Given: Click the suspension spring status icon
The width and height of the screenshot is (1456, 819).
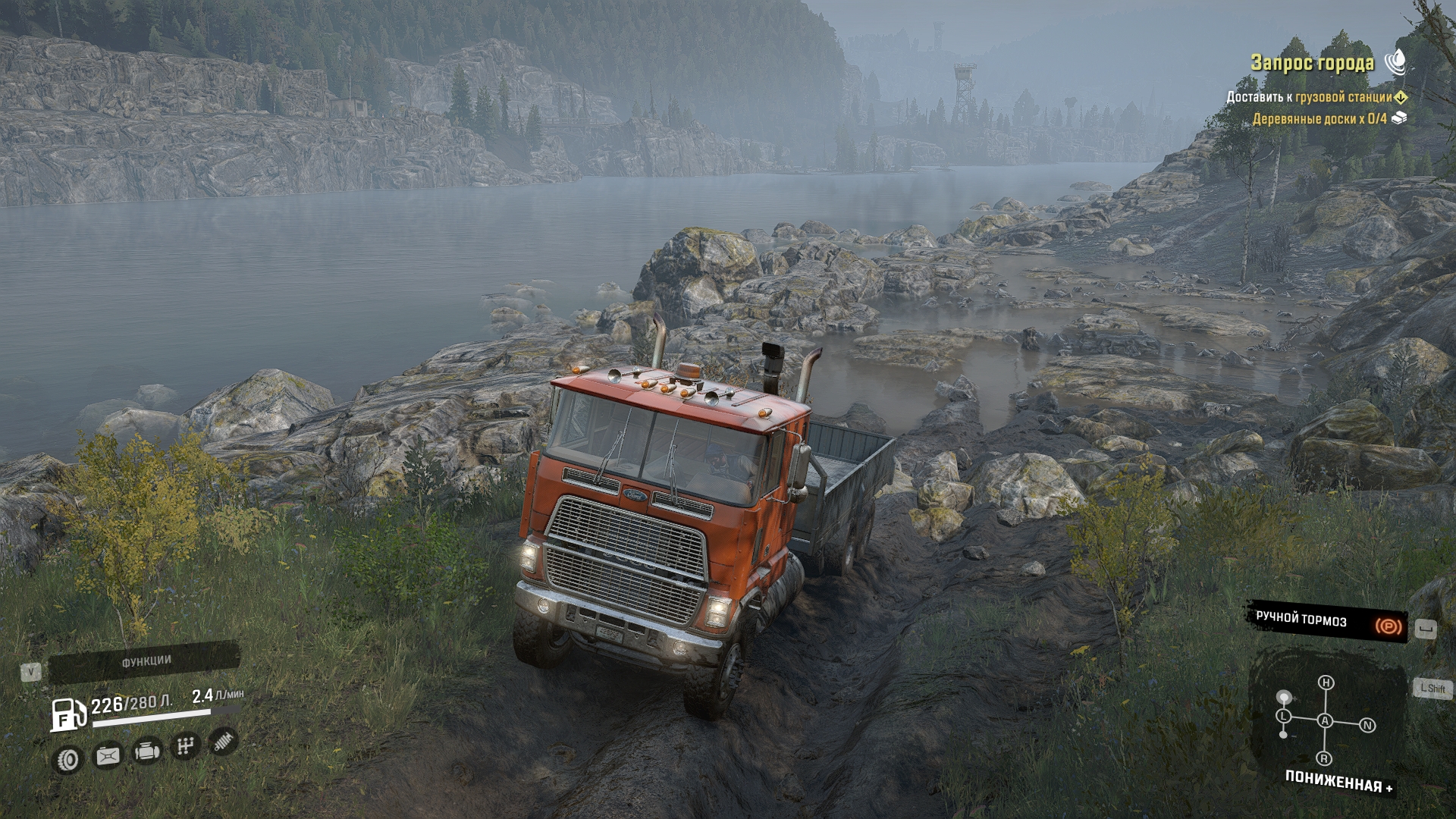Looking at the screenshot, I should [x=223, y=742].
